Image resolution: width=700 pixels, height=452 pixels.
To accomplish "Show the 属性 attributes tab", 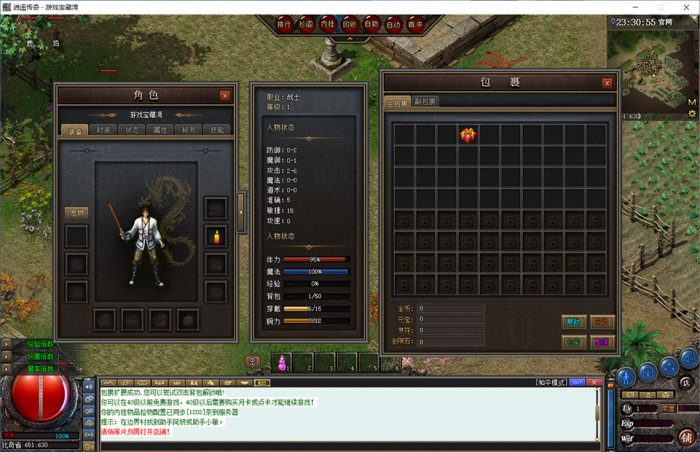I will [x=161, y=130].
